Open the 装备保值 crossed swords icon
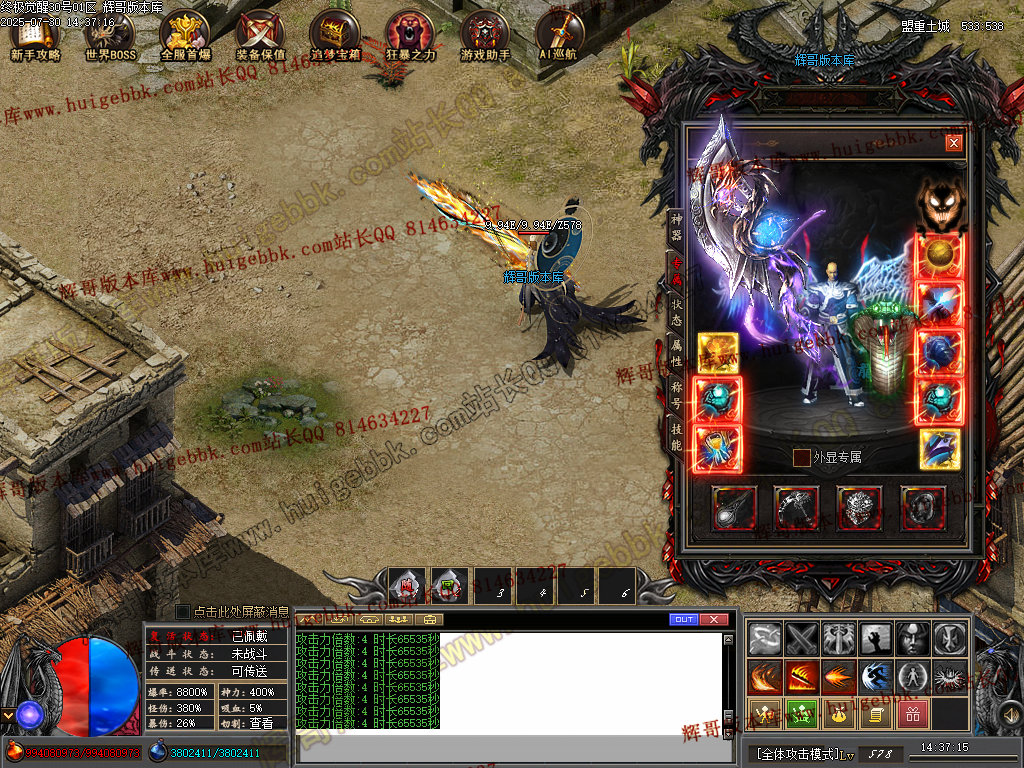Viewport: 1024px width, 768px height. pyautogui.click(x=260, y=36)
